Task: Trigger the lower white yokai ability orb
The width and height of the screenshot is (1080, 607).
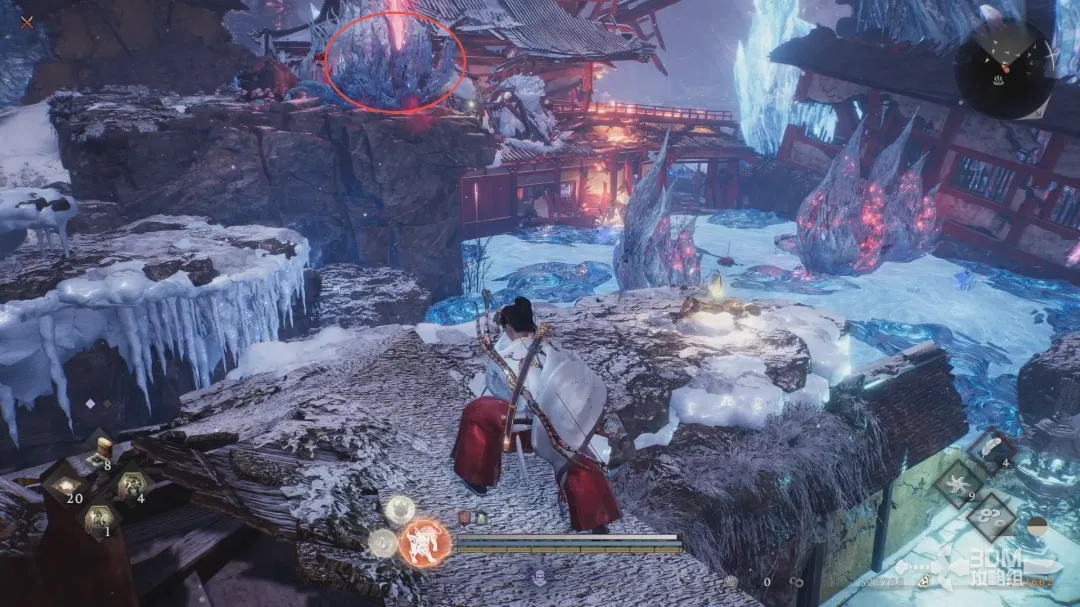Action: (382, 543)
